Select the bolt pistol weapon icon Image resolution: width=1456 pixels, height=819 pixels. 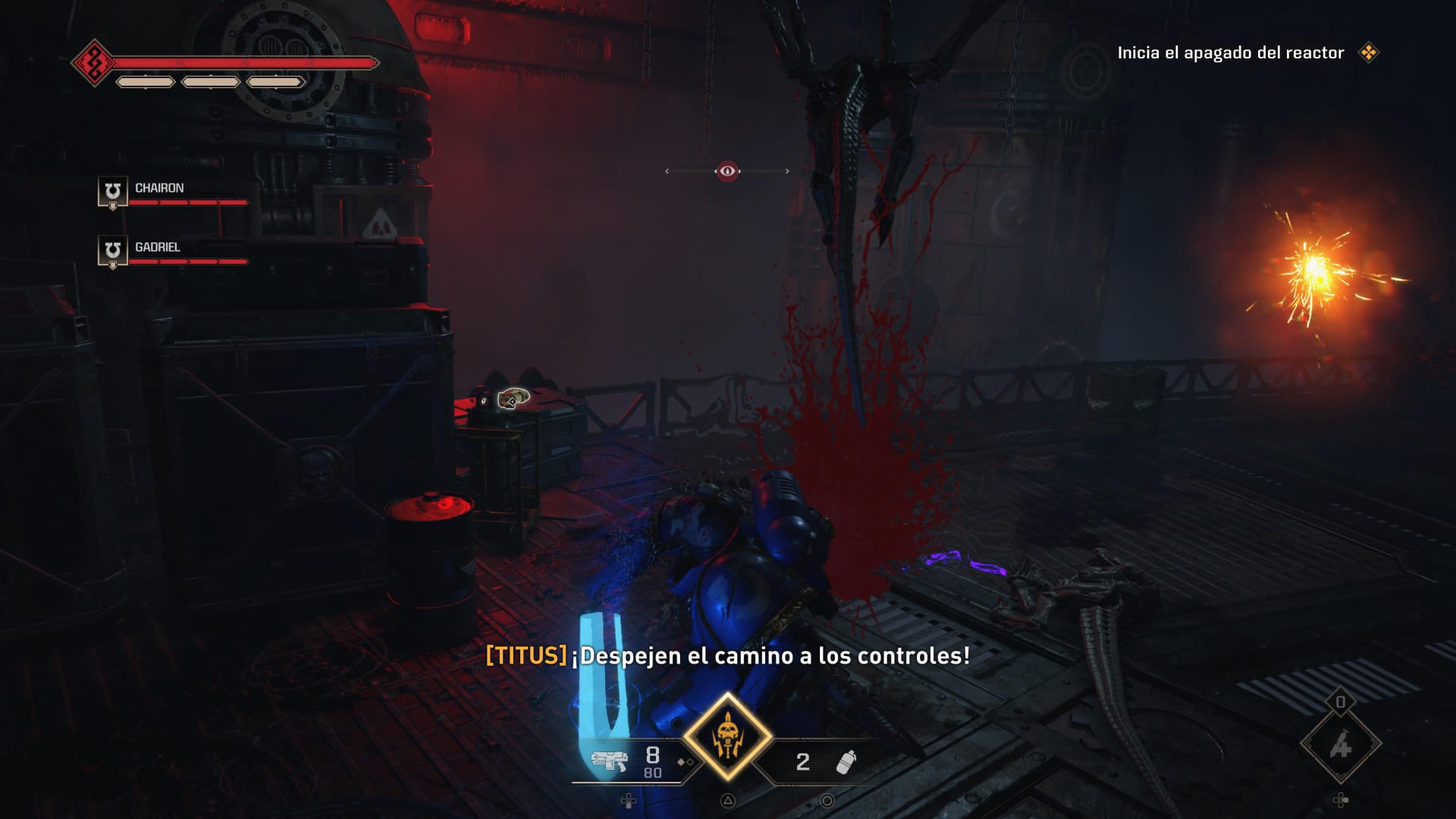(609, 761)
